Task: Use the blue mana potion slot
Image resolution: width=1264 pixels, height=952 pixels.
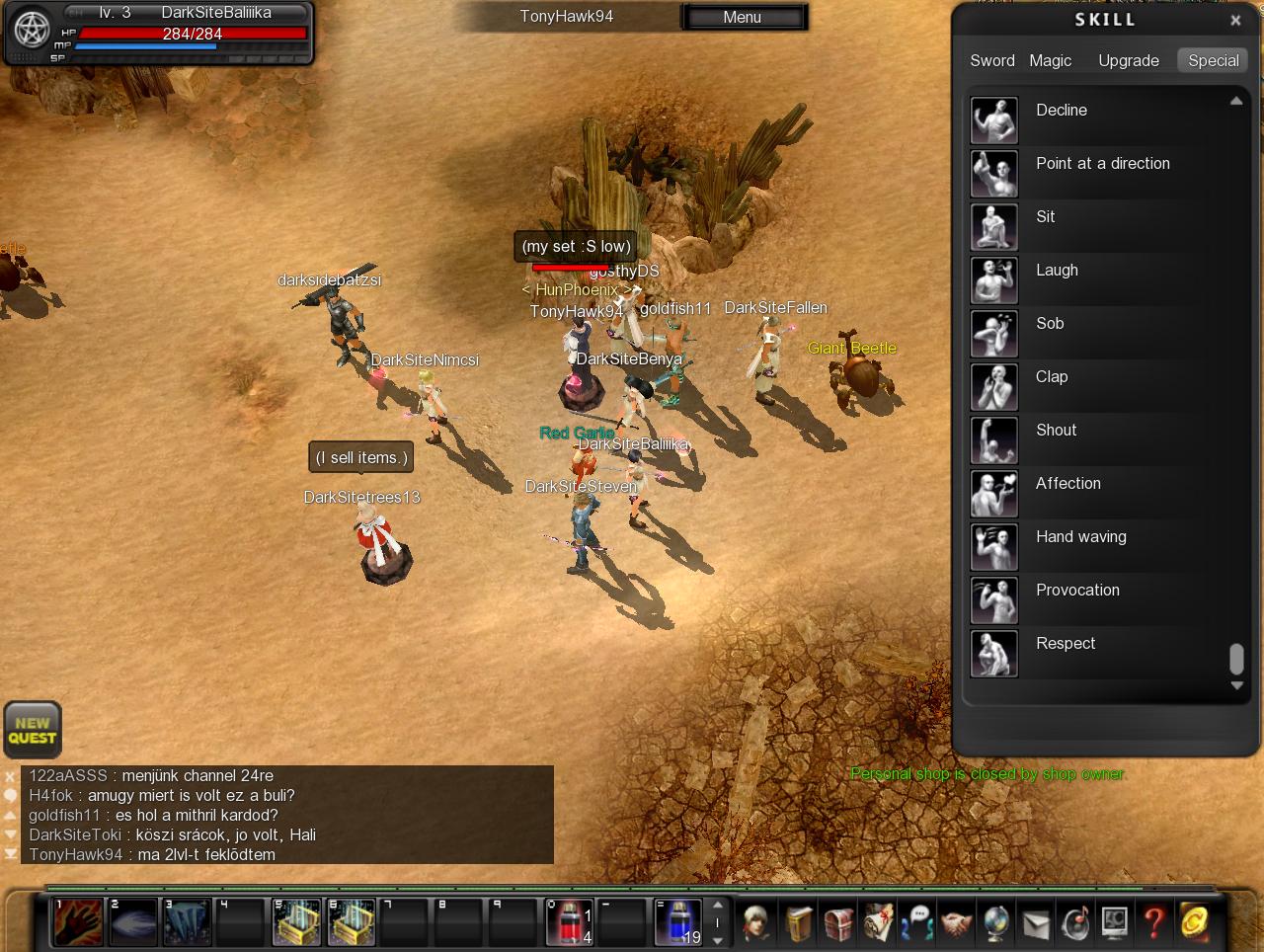Action: 679,922
